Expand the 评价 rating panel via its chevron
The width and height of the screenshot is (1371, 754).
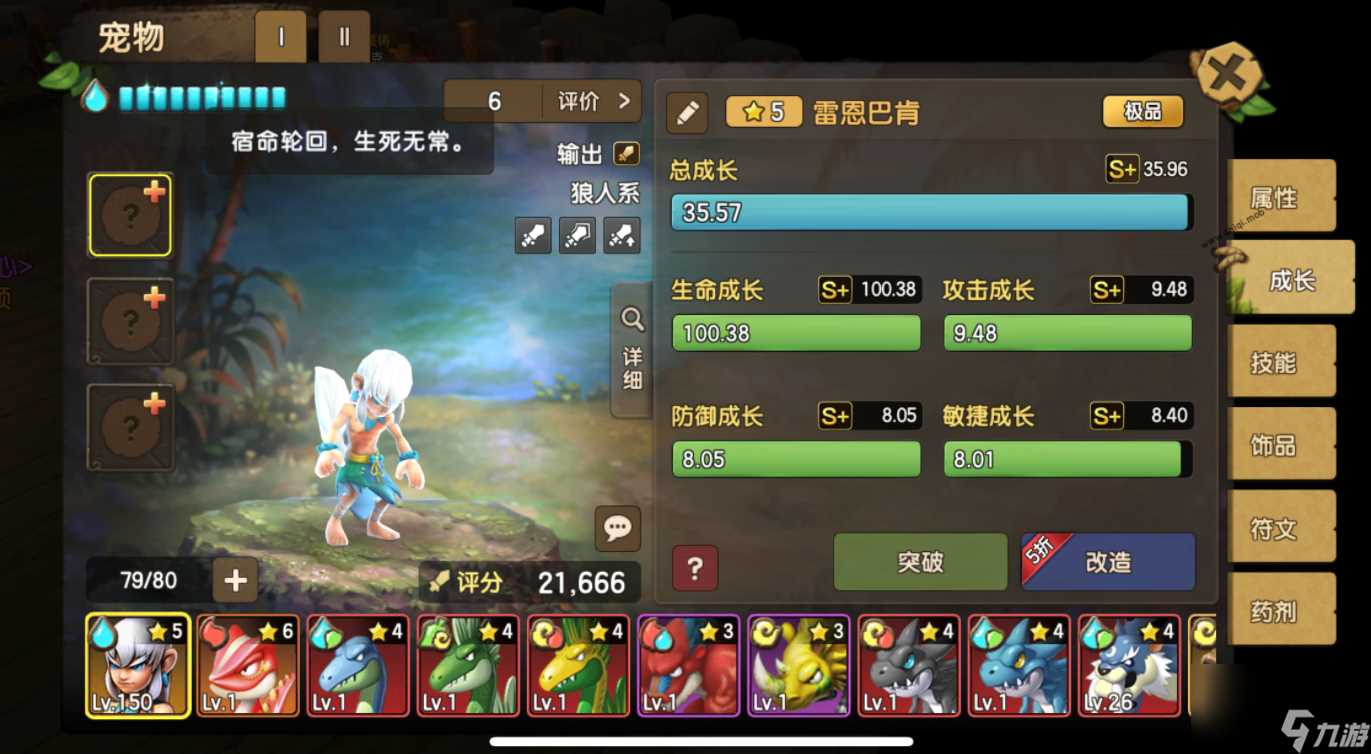pos(625,100)
